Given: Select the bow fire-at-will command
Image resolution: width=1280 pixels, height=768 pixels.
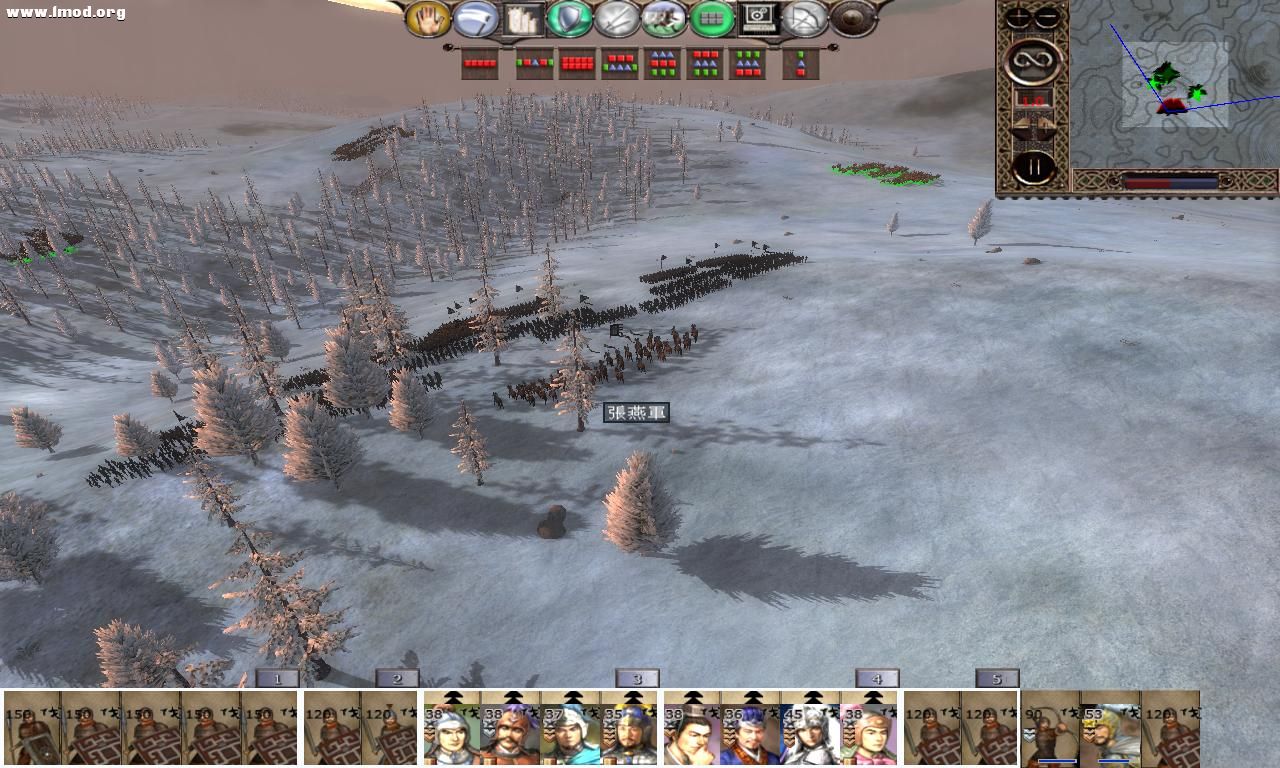Looking at the screenshot, I should [x=805, y=19].
